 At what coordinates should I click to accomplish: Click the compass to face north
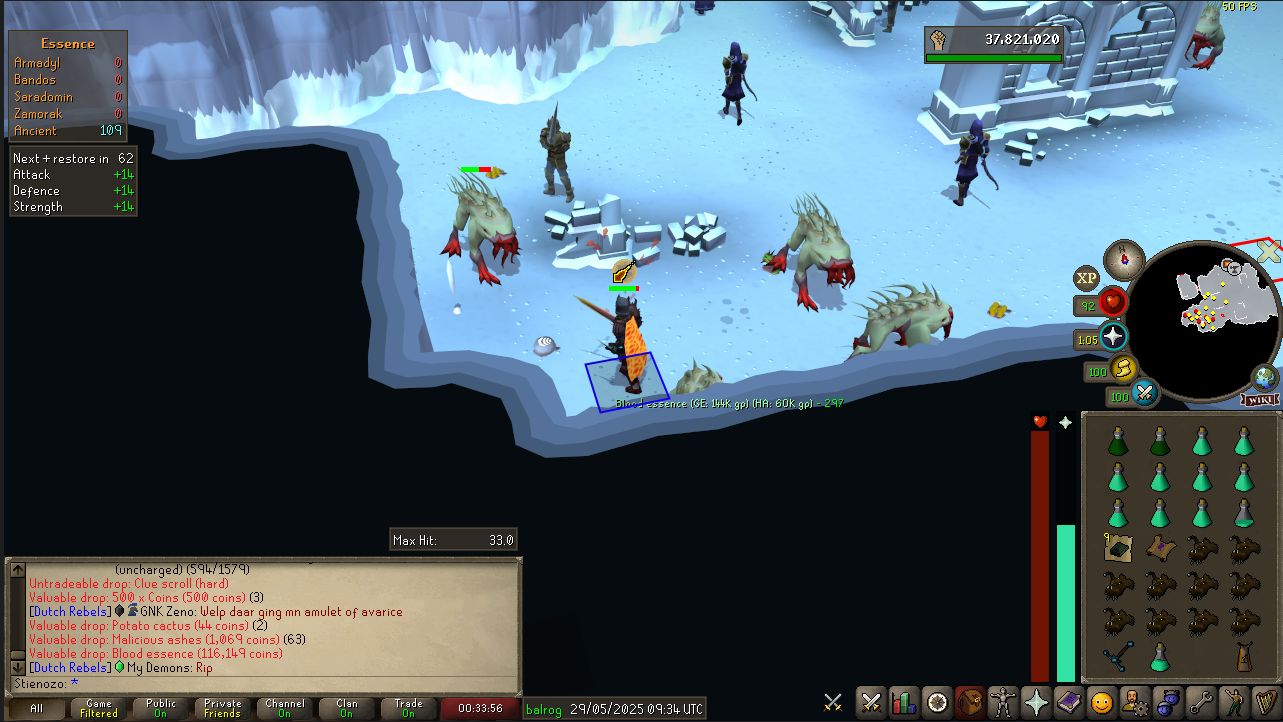1125,258
